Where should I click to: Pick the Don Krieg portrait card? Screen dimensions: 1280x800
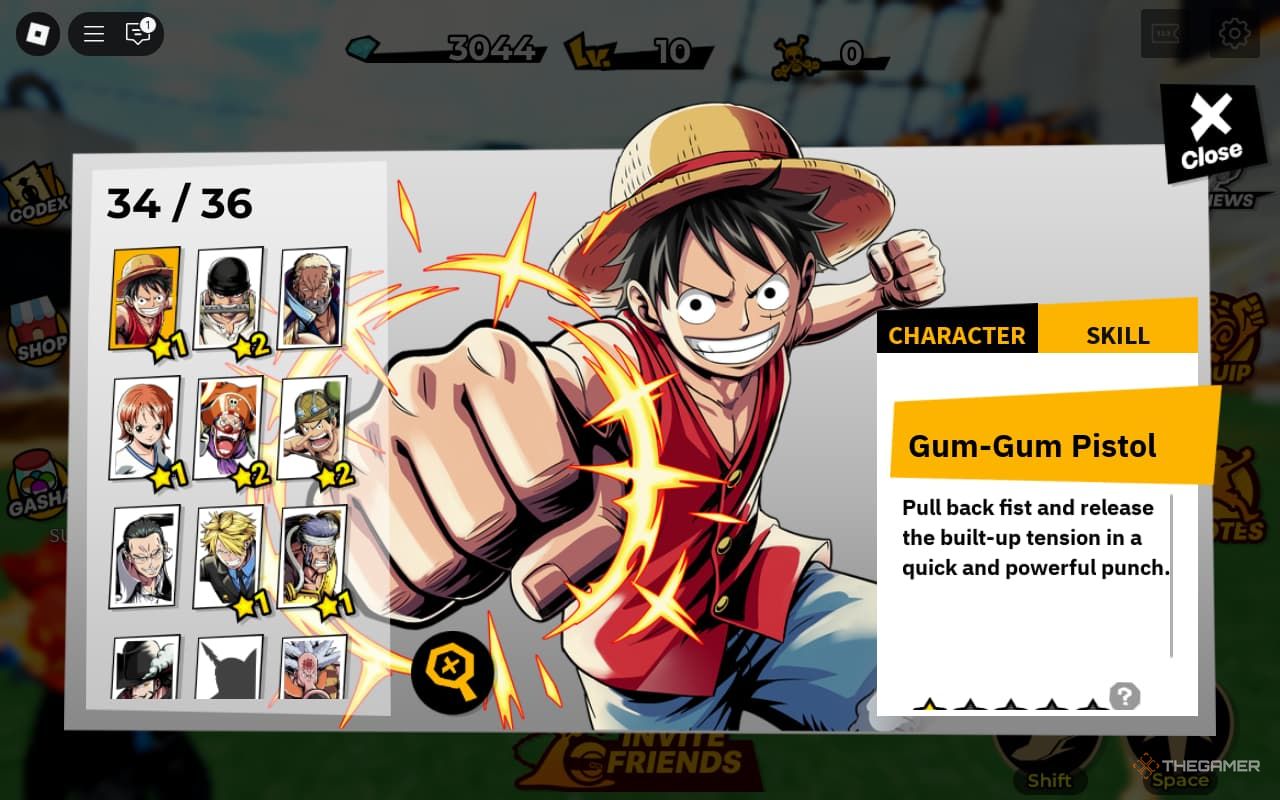313,557
